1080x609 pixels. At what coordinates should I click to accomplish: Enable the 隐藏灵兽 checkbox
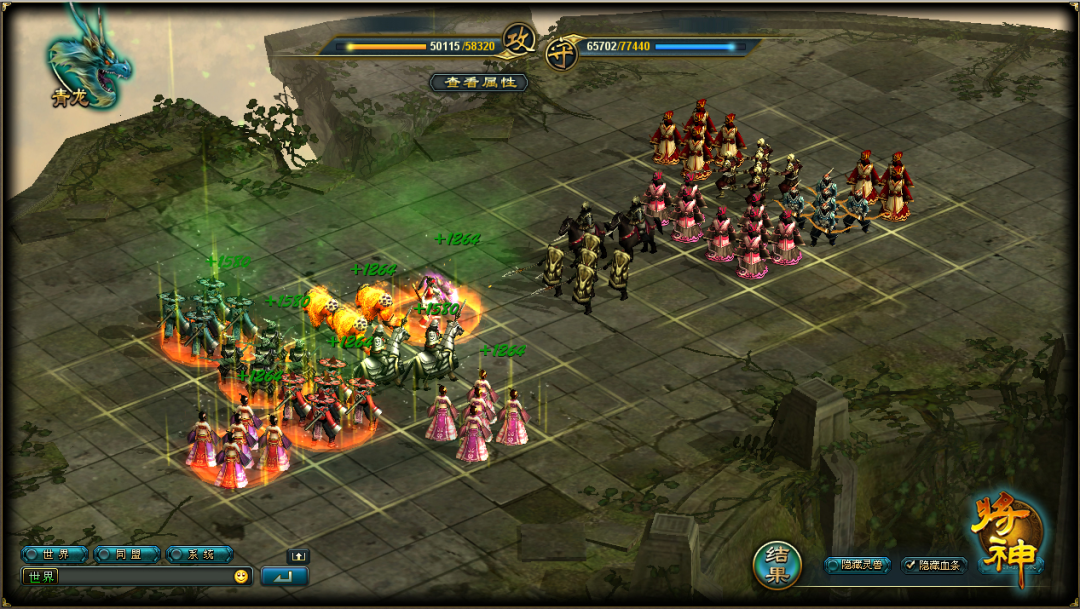831,565
